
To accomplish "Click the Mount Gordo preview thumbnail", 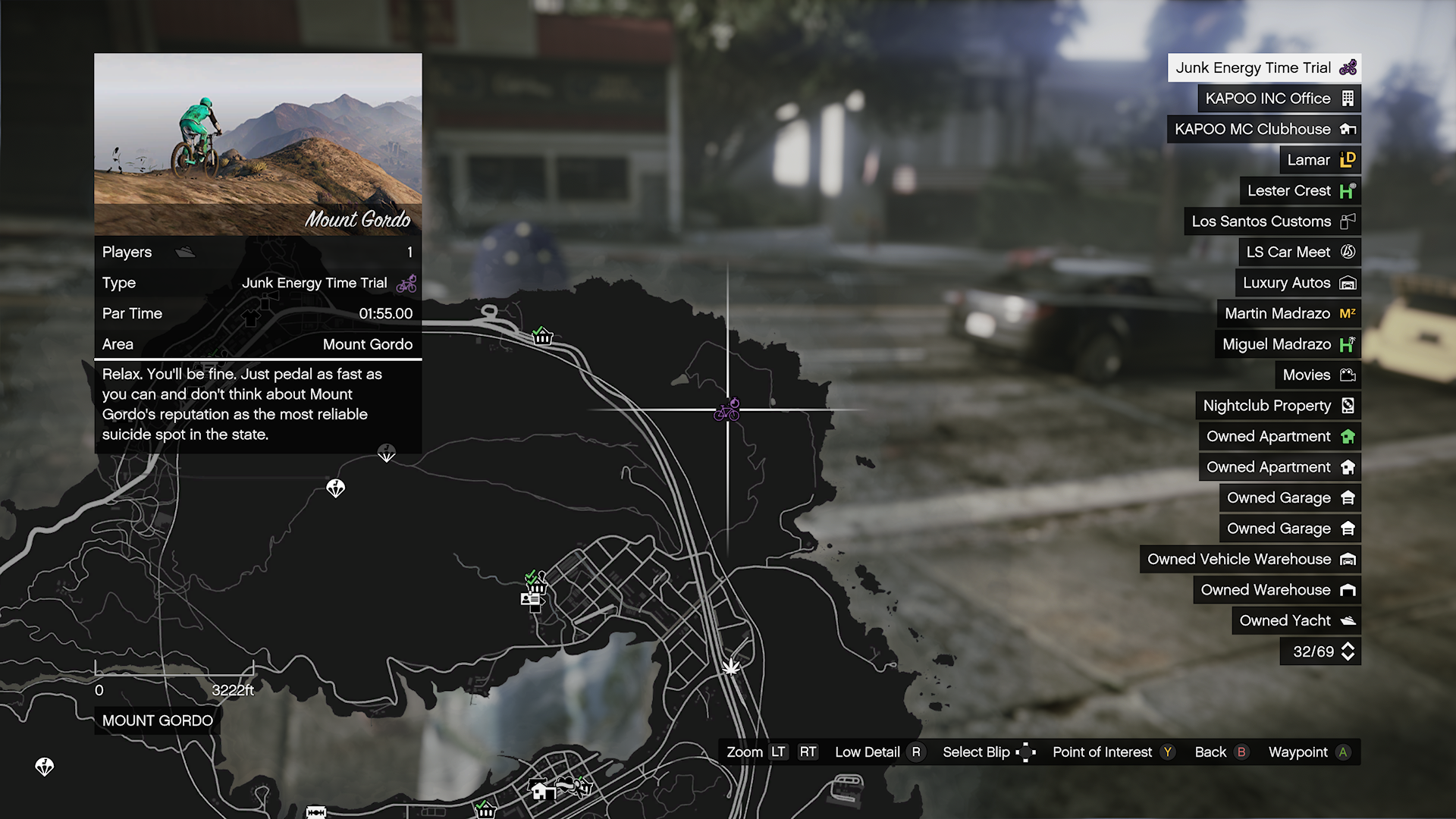I will click(258, 144).
